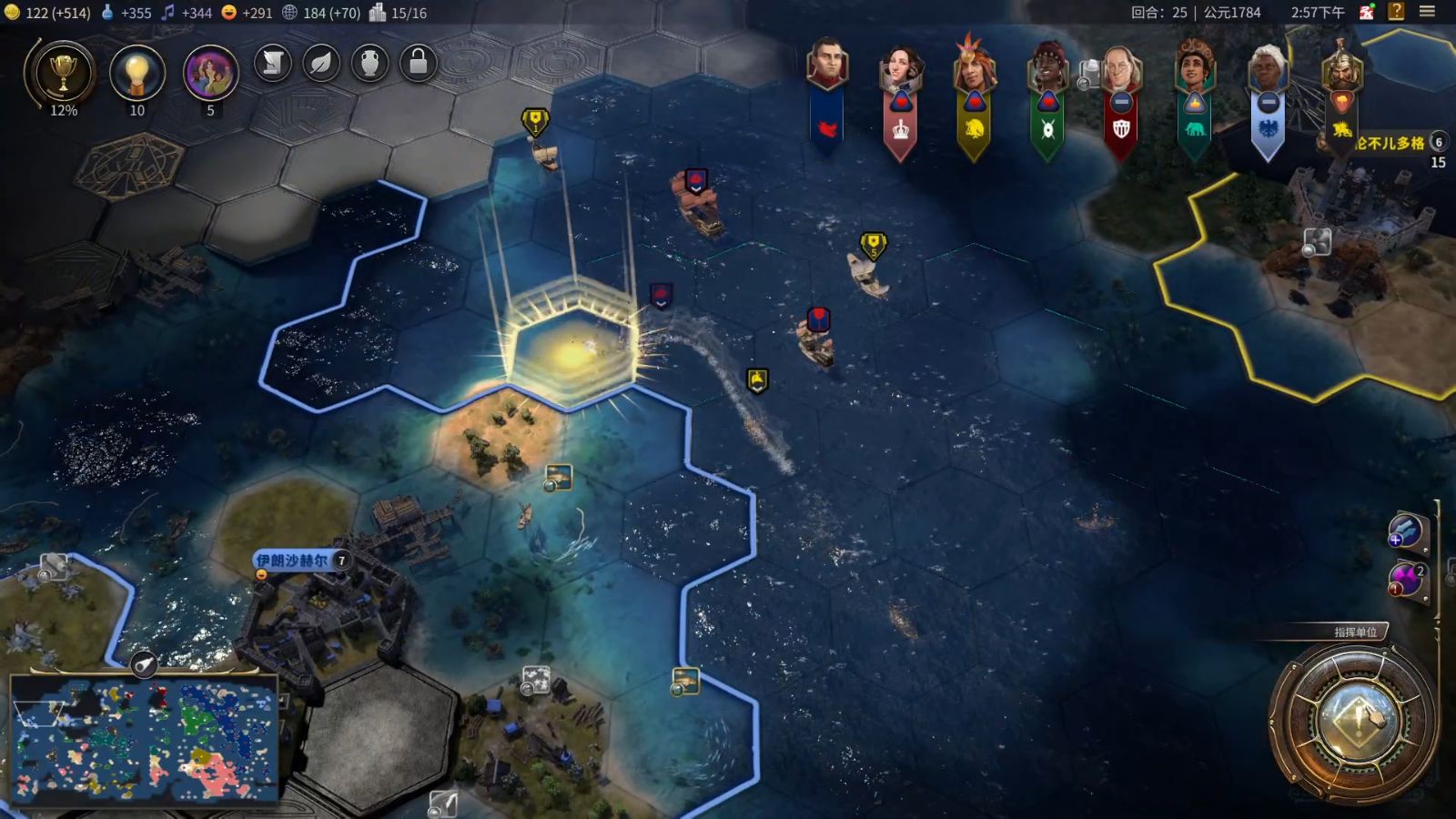Click the leaf resources icon
The image size is (1456, 819).
tap(321, 63)
